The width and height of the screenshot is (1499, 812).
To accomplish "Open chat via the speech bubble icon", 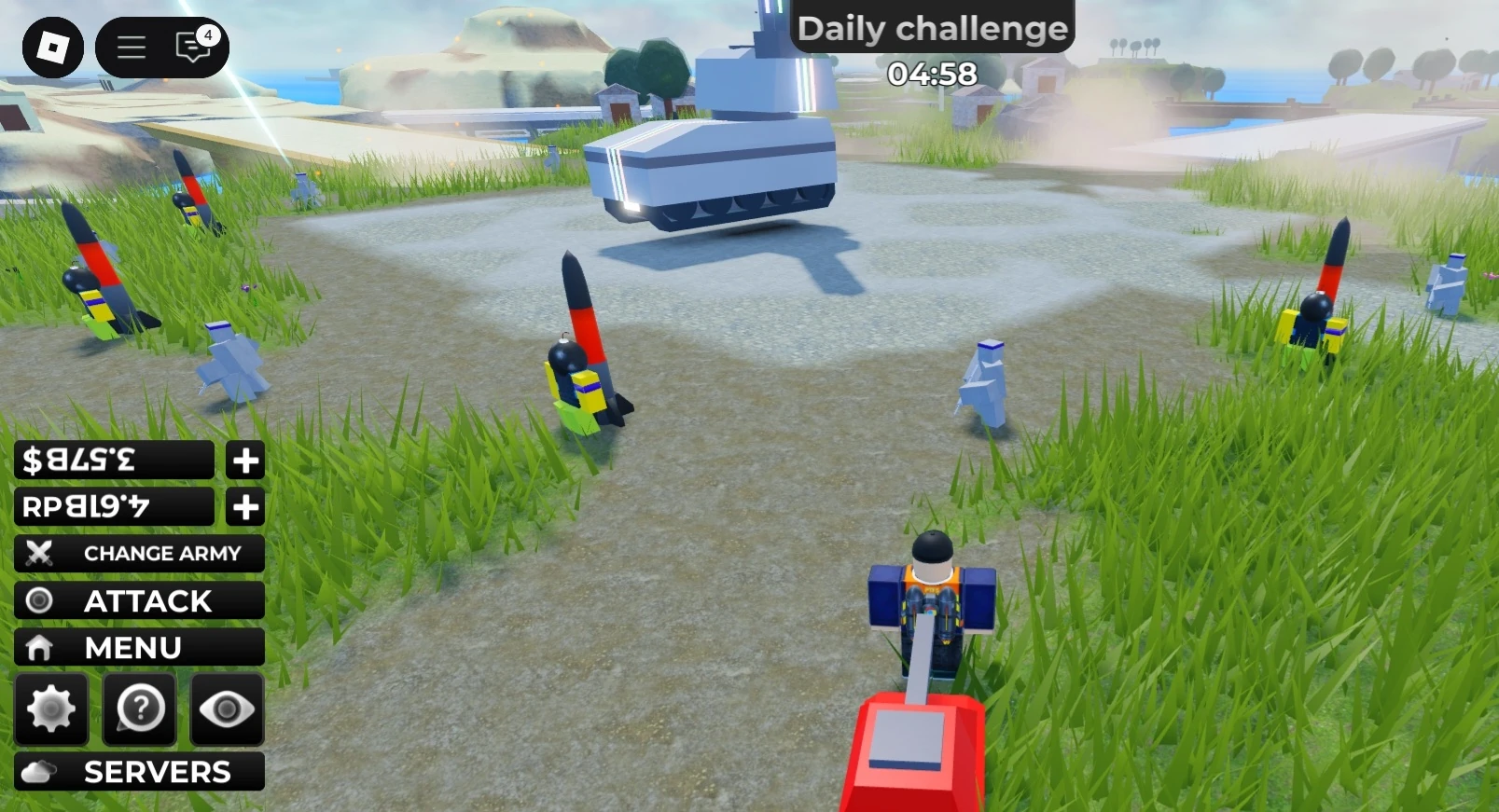I will coord(190,49).
